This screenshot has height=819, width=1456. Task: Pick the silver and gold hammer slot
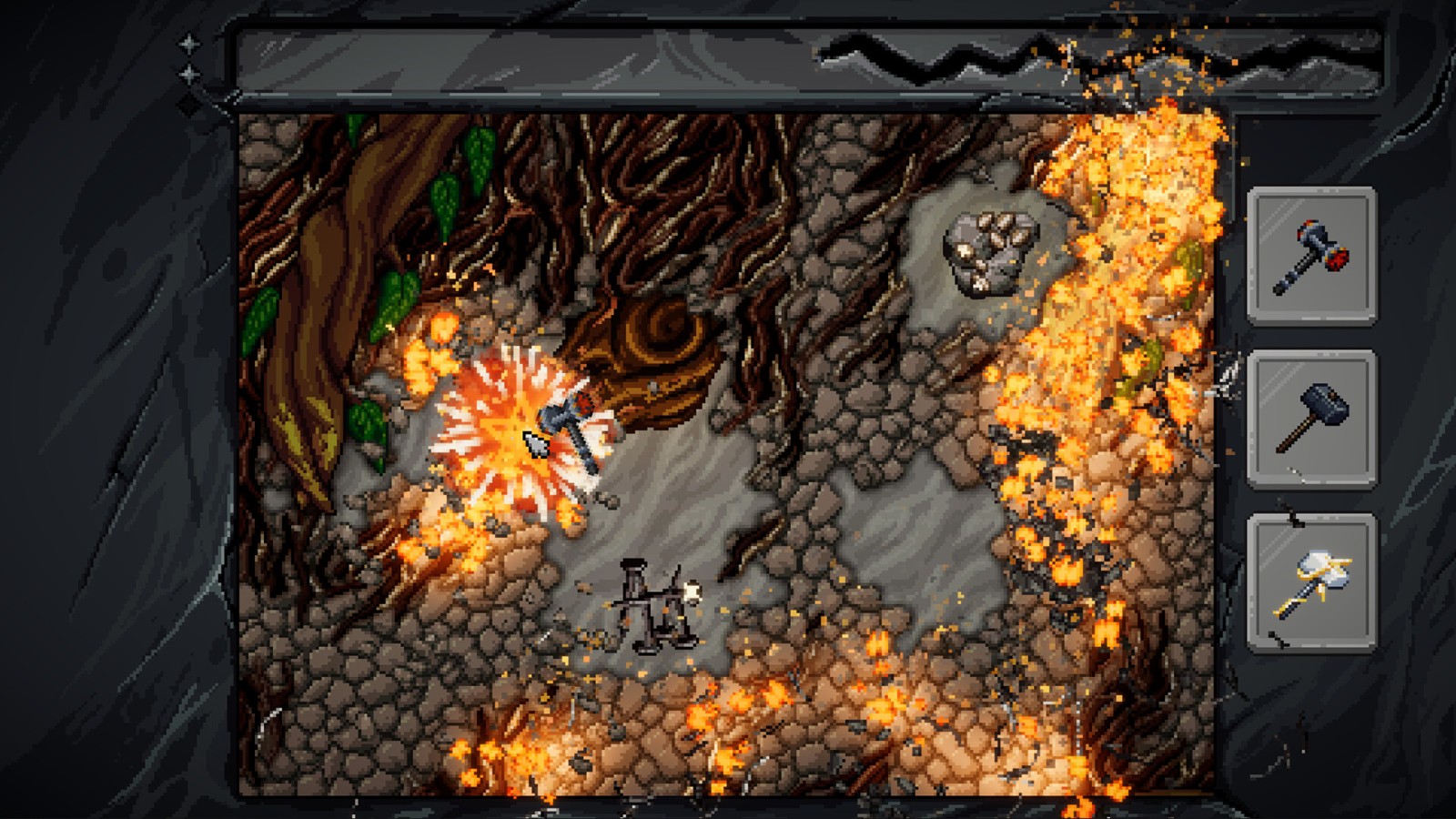pyautogui.click(x=1311, y=583)
